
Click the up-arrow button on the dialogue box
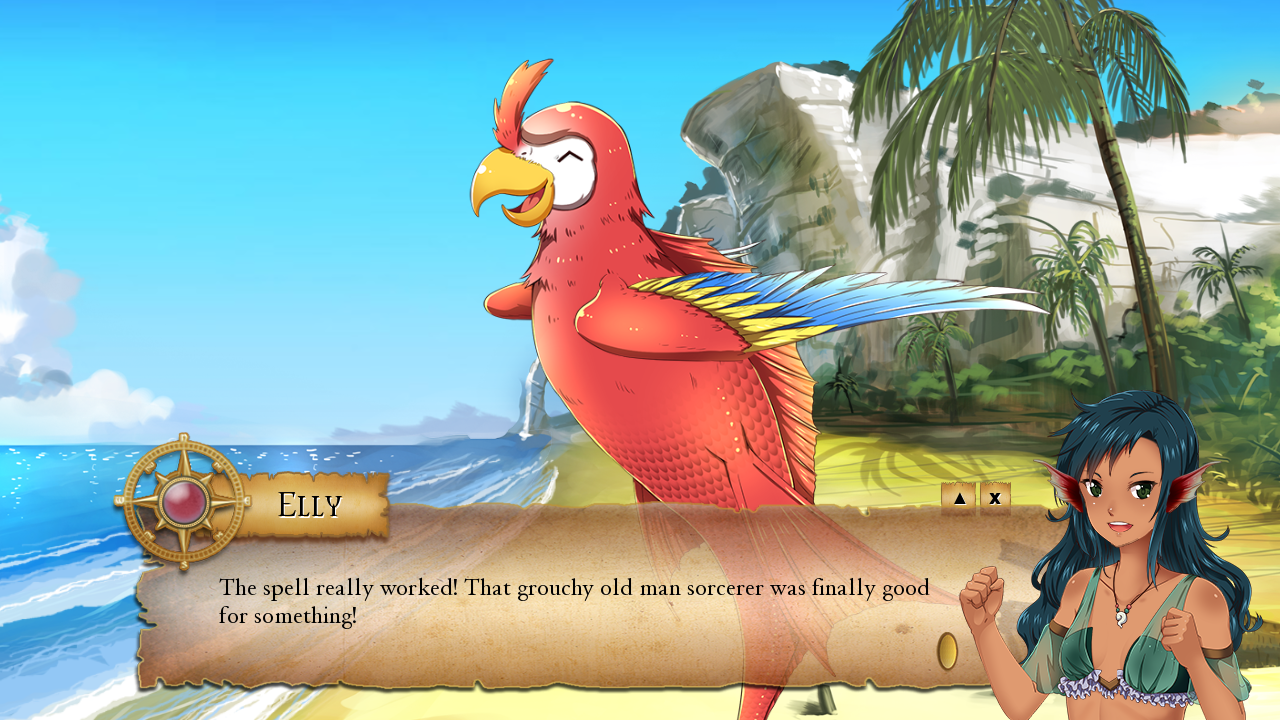[958, 498]
